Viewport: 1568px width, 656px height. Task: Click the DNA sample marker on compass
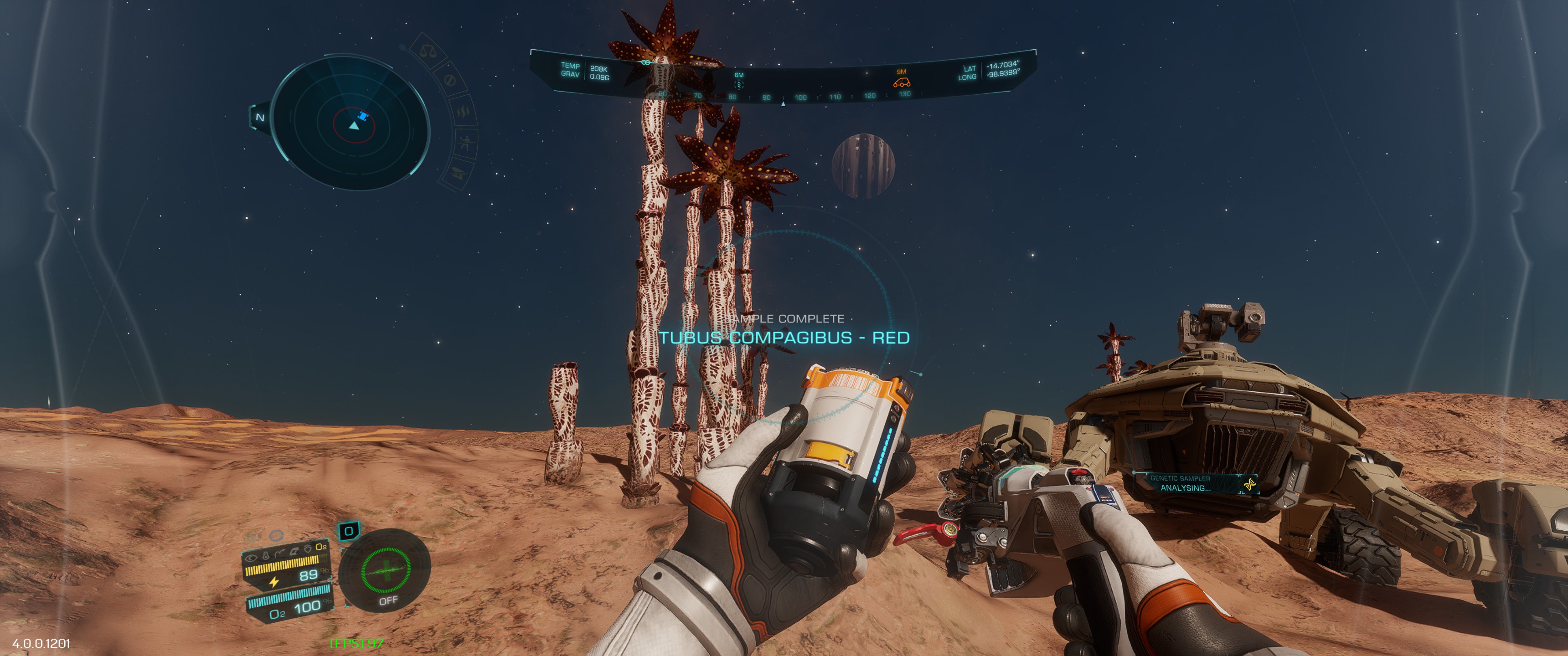tap(738, 83)
